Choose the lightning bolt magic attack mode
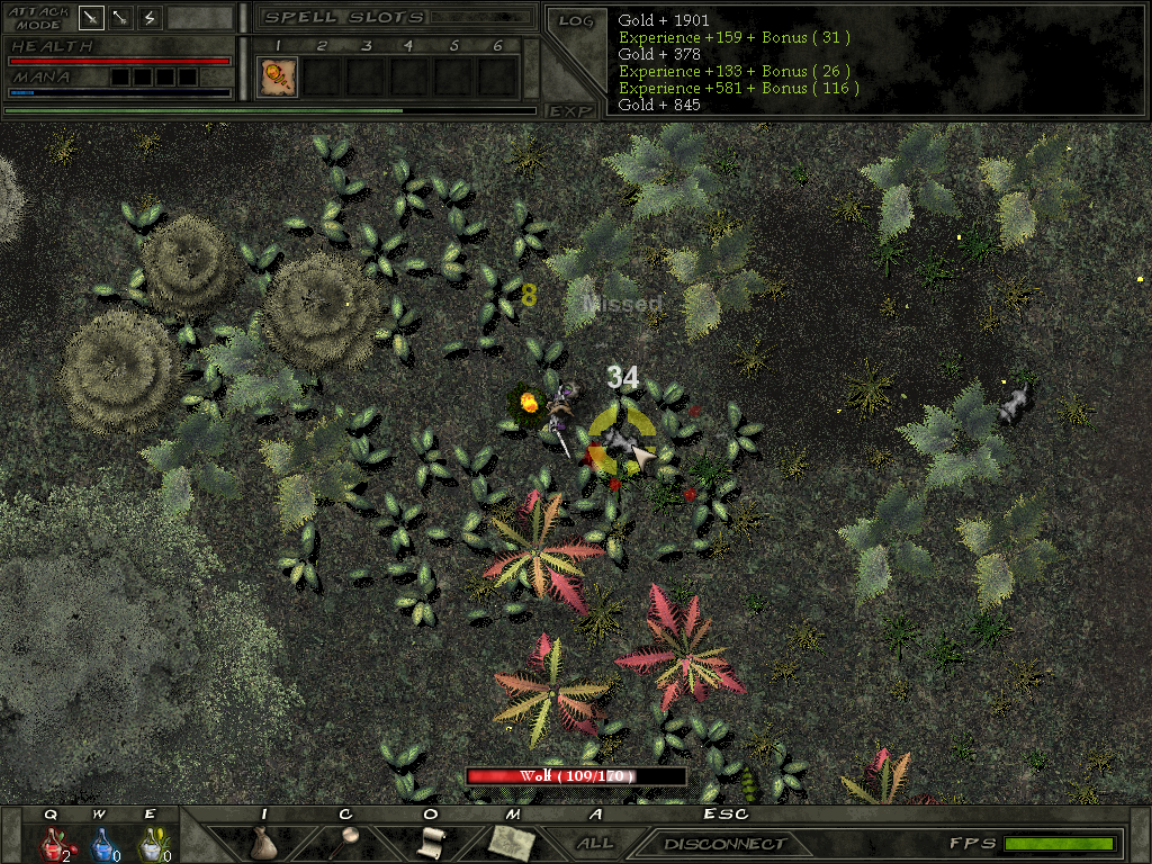The height and width of the screenshot is (864, 1152). (150, 18)
